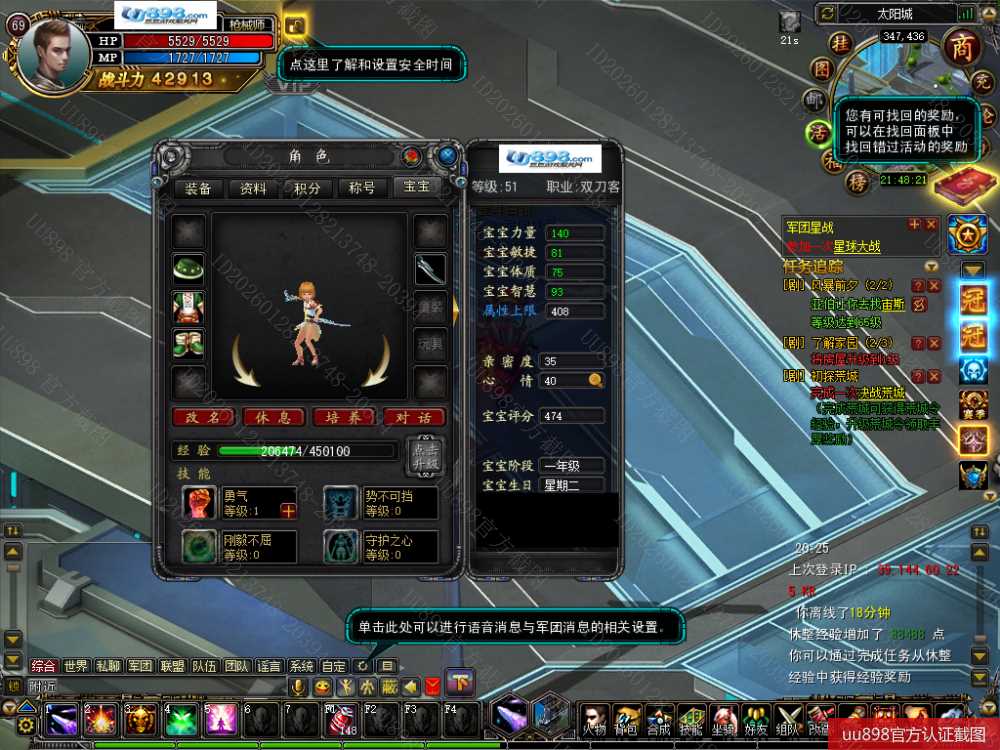Select the 势不可挡 skill icon

(x=341, y=502)
